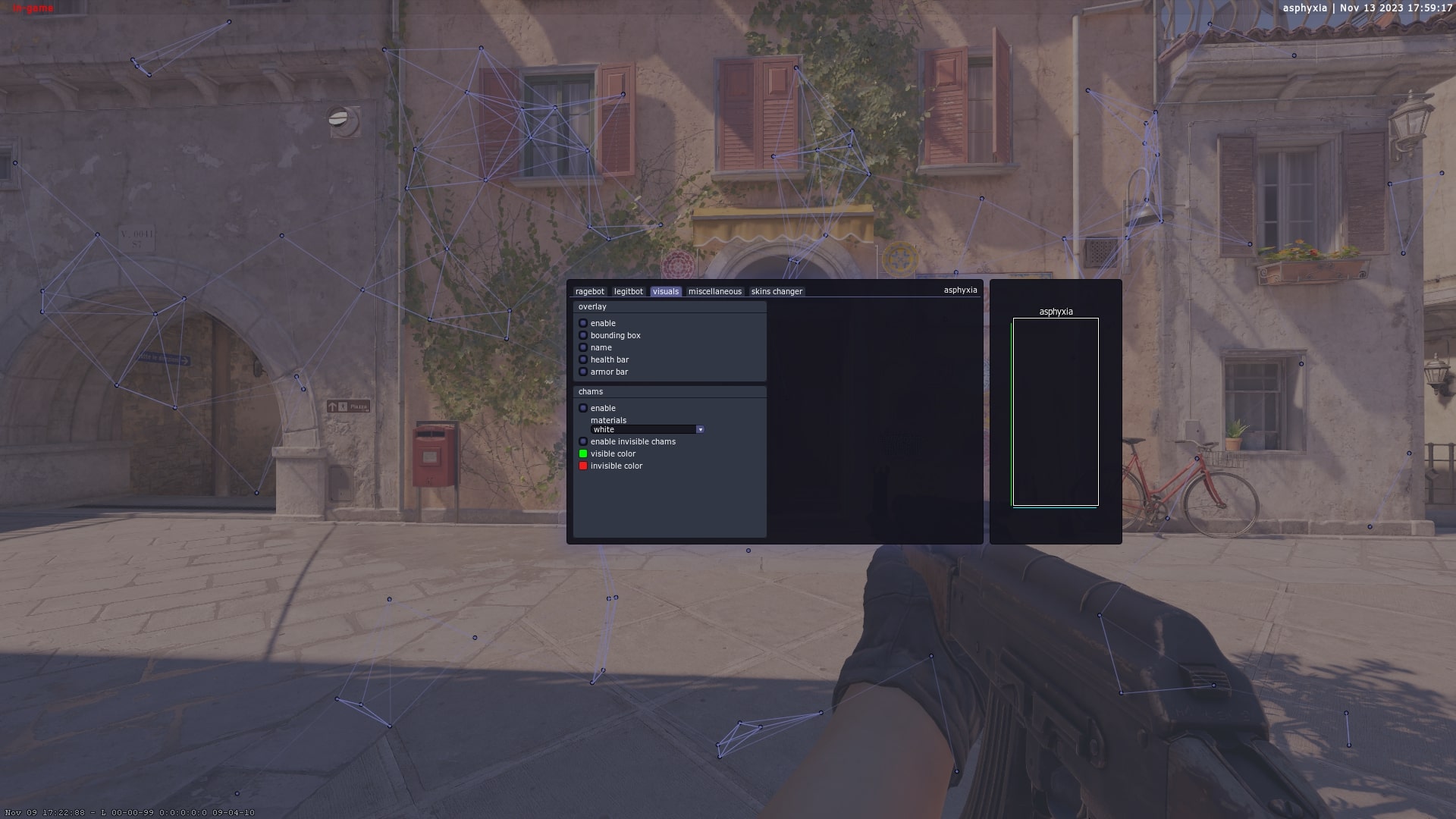Enable the armor bar overlay
The height and width of the screenshot is (819, 1456).
583,372
